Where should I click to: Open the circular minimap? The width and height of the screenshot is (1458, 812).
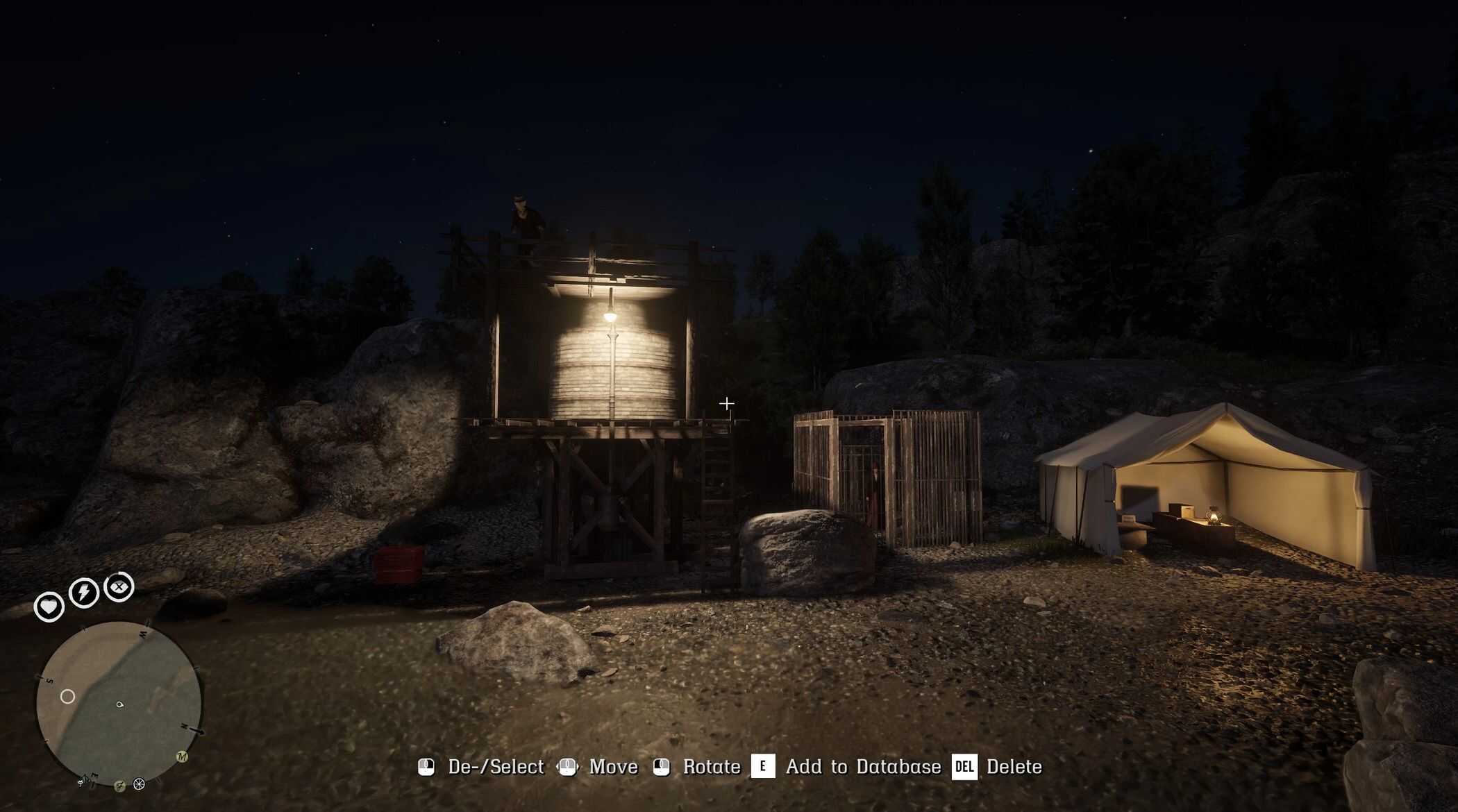(119, 703)
